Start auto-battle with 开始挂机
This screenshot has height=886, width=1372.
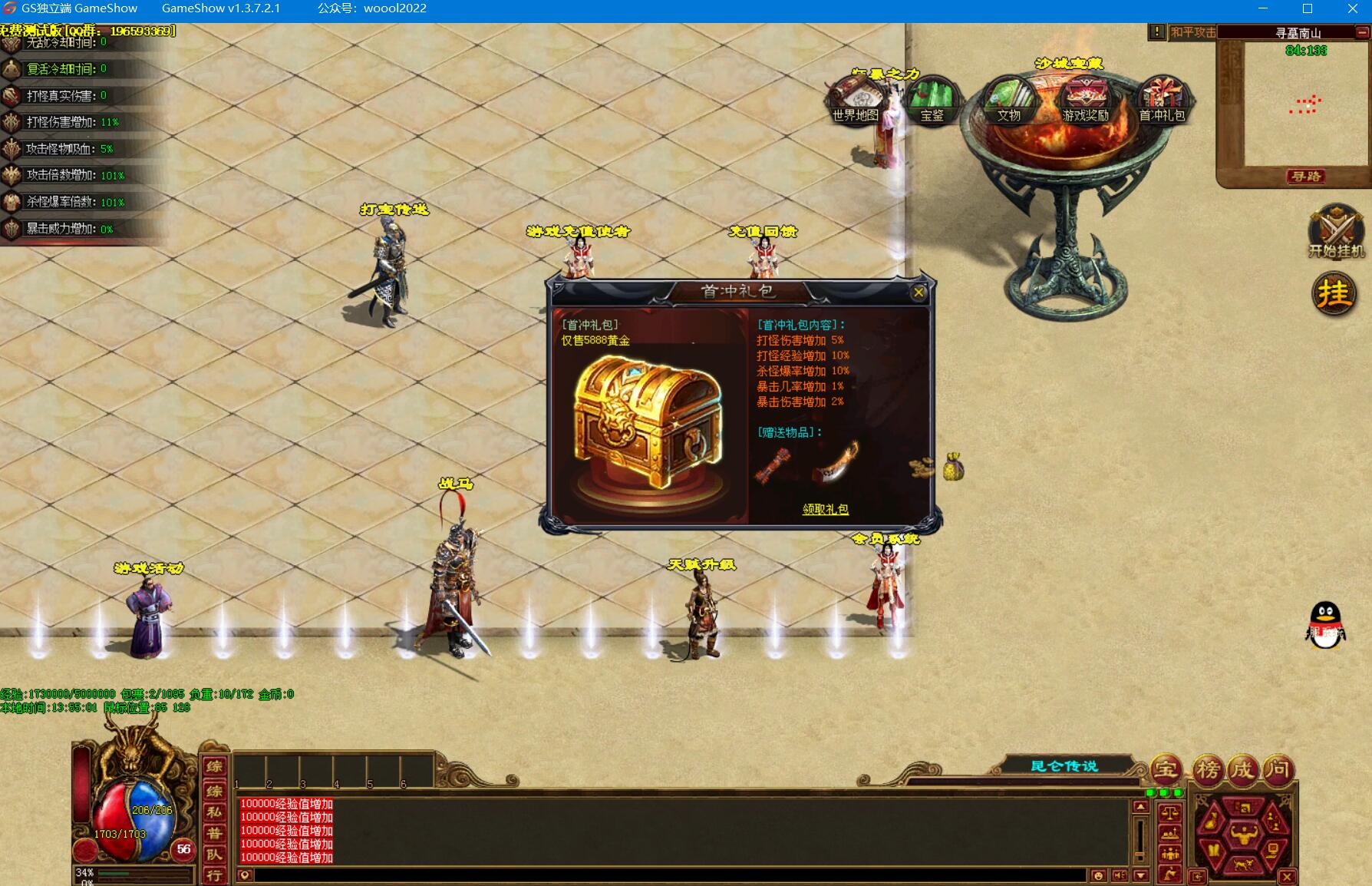pos(1336,231)
